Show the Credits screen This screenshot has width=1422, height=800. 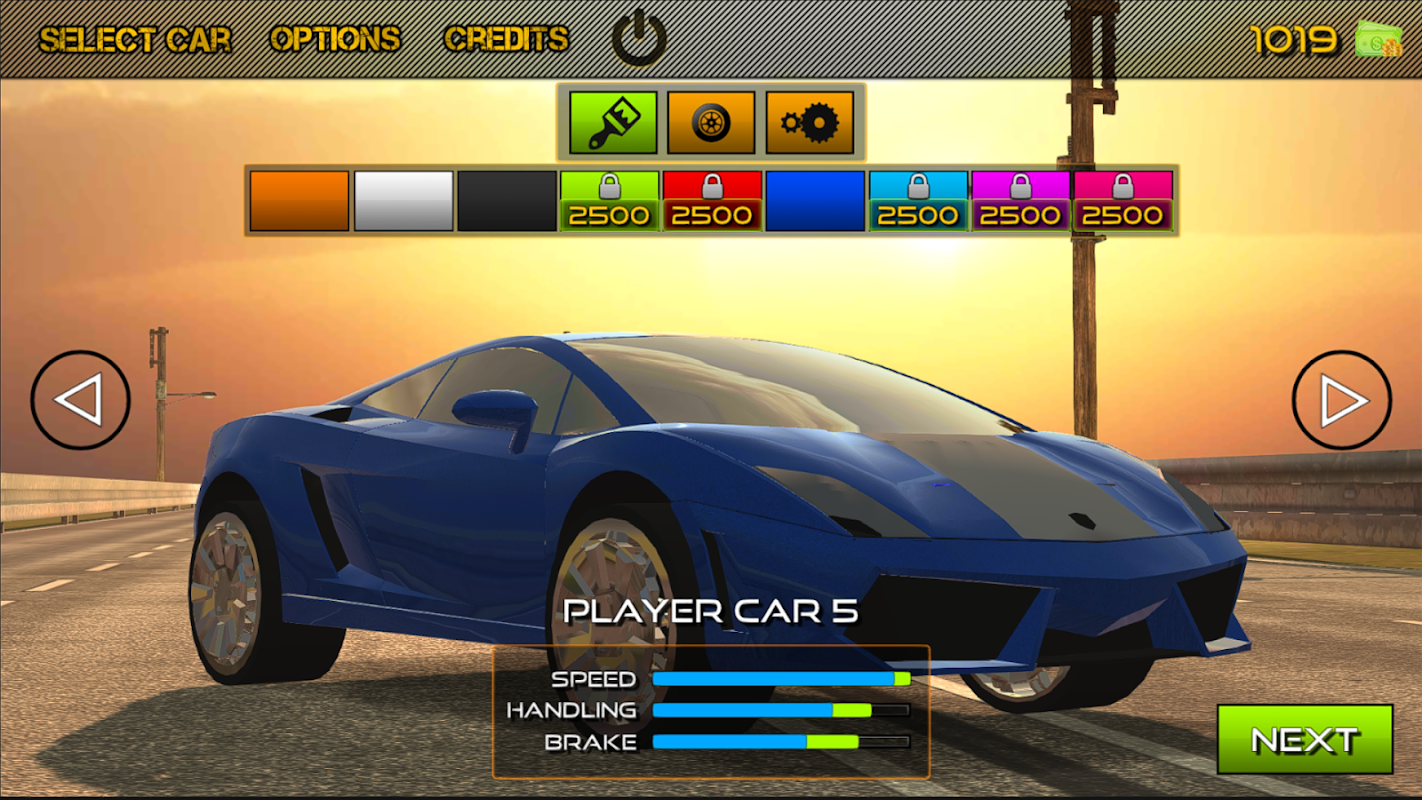pyautogui.click(x=506, y=40)
